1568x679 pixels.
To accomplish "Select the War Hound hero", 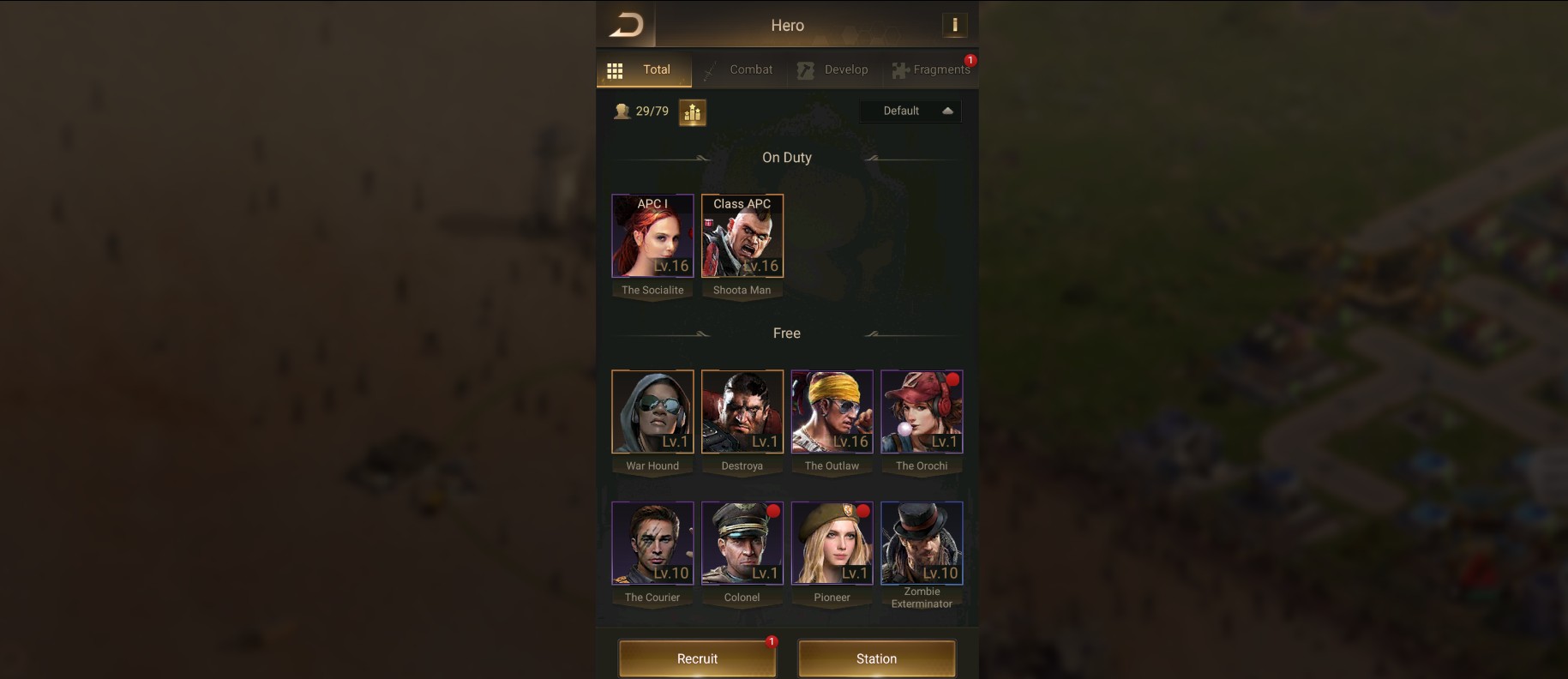I will tap(652, 412).
